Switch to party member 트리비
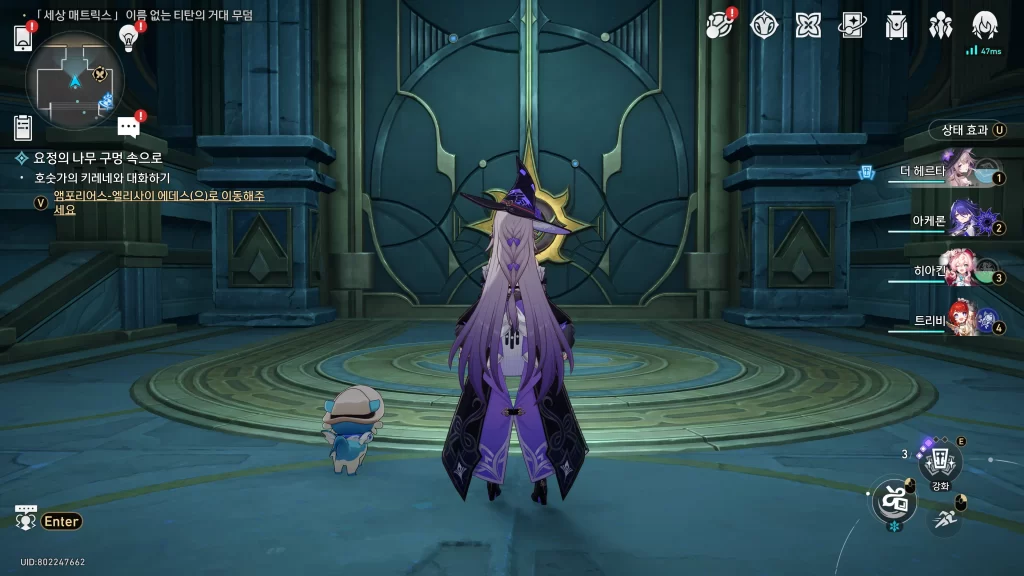This screenshot has width=1024, height=576. tap(960, 320)
